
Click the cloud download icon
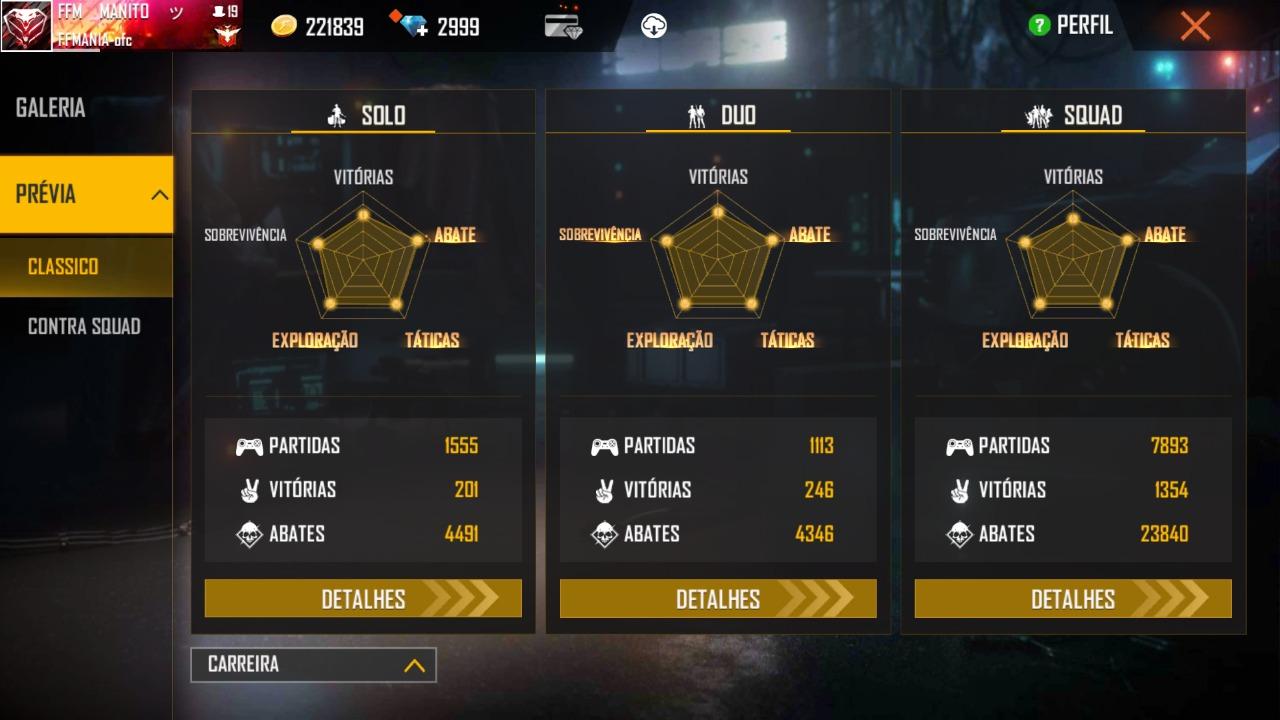654,26
